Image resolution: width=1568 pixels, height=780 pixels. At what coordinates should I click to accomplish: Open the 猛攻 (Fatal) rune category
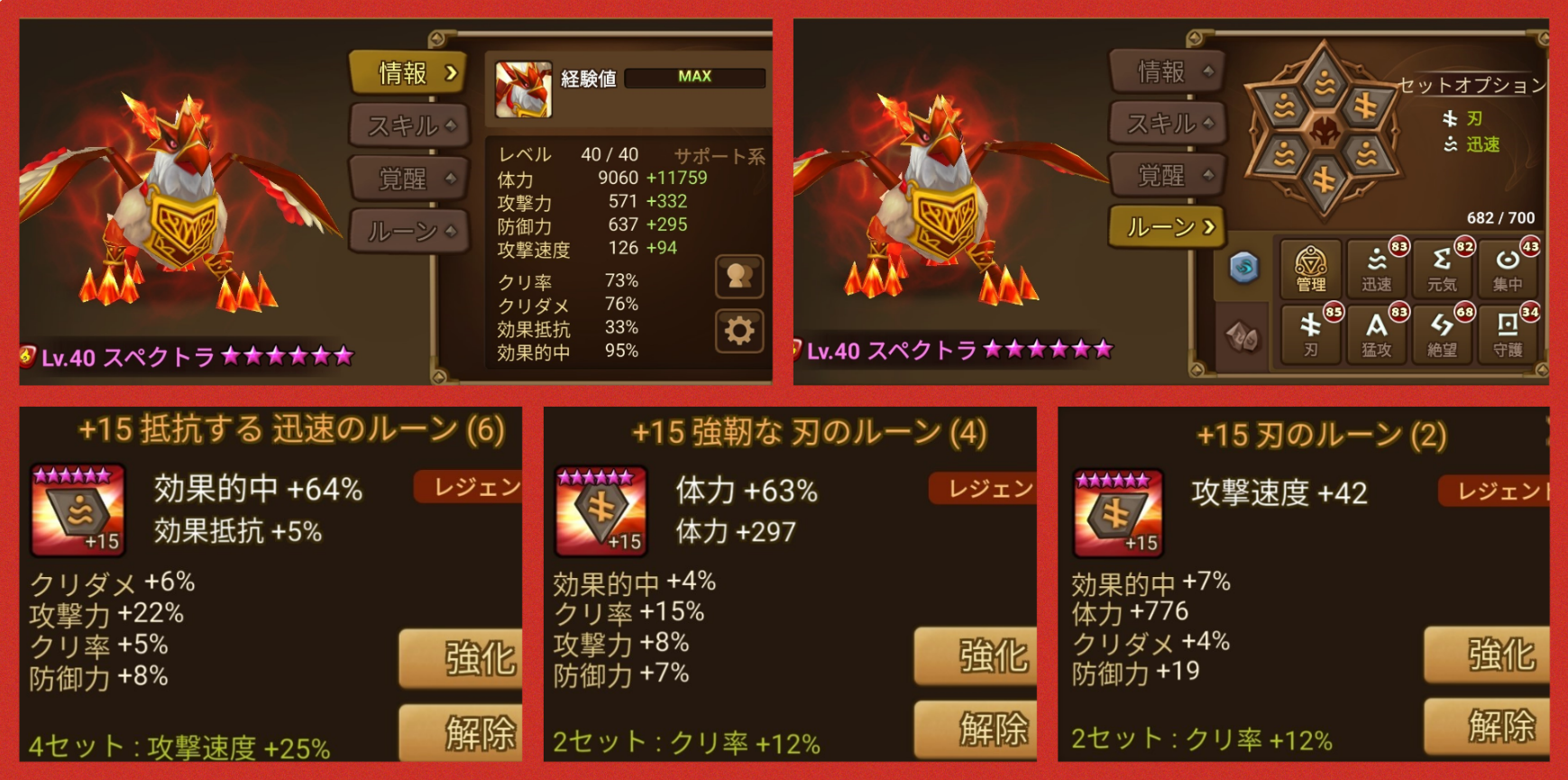coord(1377,334)
